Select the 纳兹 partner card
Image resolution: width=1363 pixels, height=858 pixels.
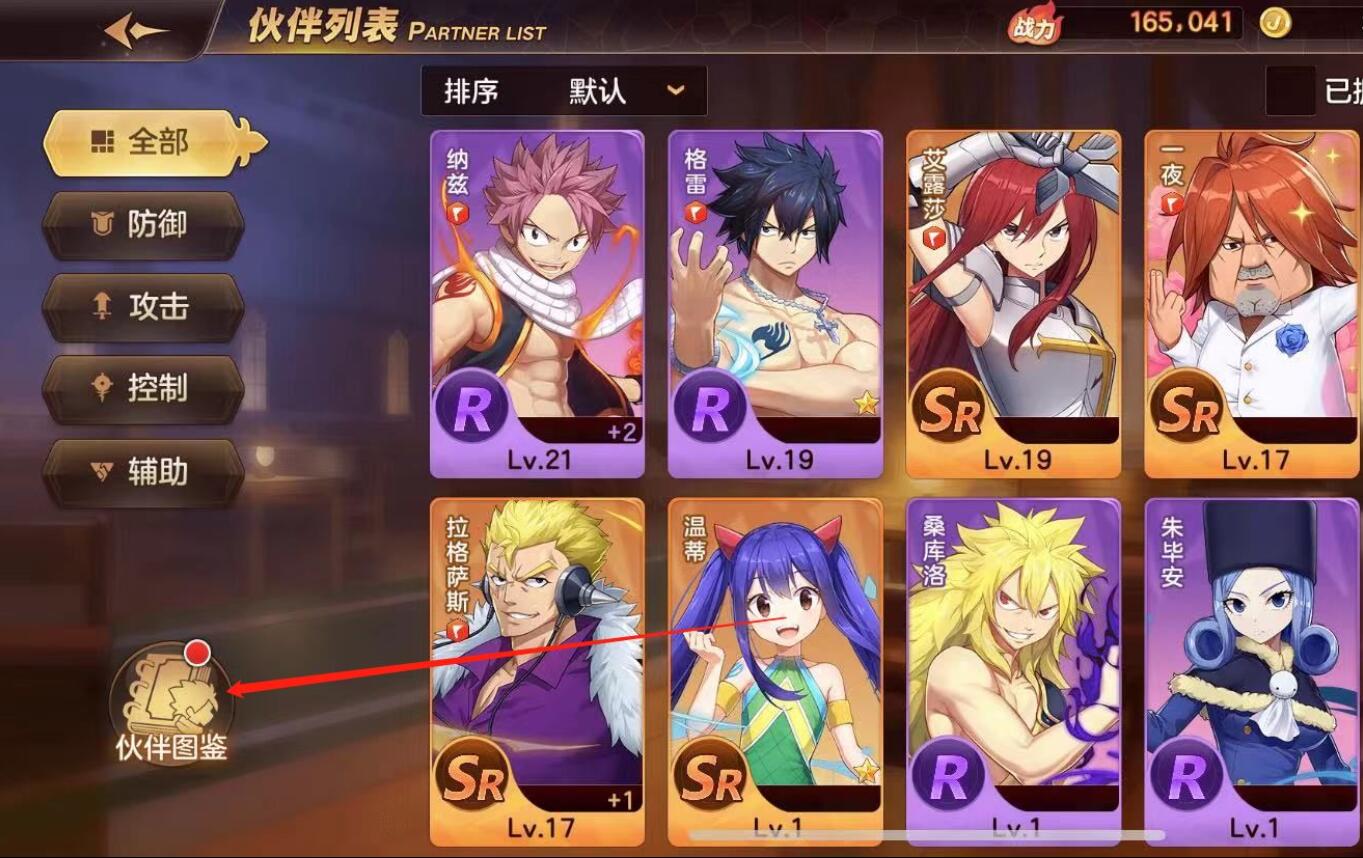tap(537, 304)
